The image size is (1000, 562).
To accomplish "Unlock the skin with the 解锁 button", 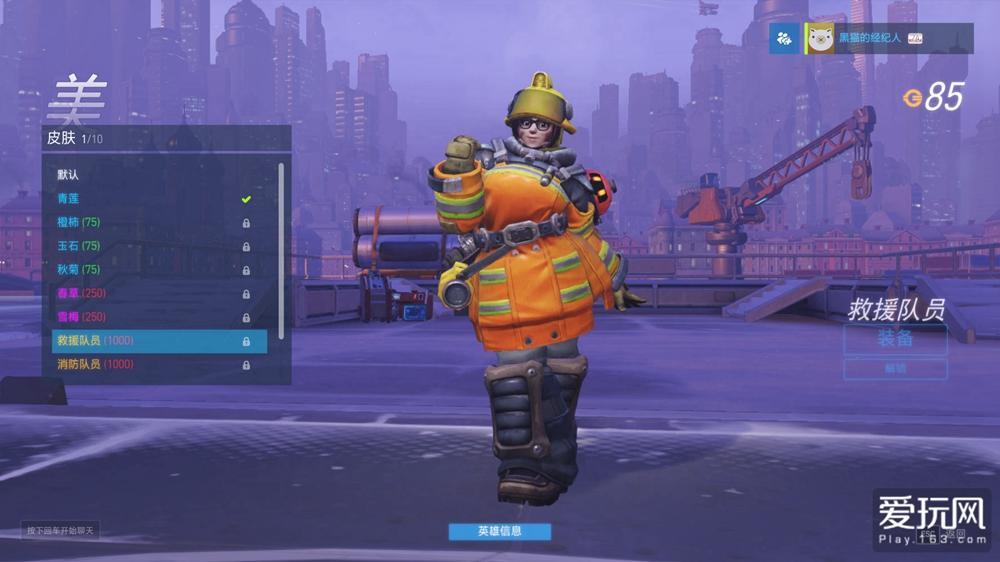I will click(895, 369).
